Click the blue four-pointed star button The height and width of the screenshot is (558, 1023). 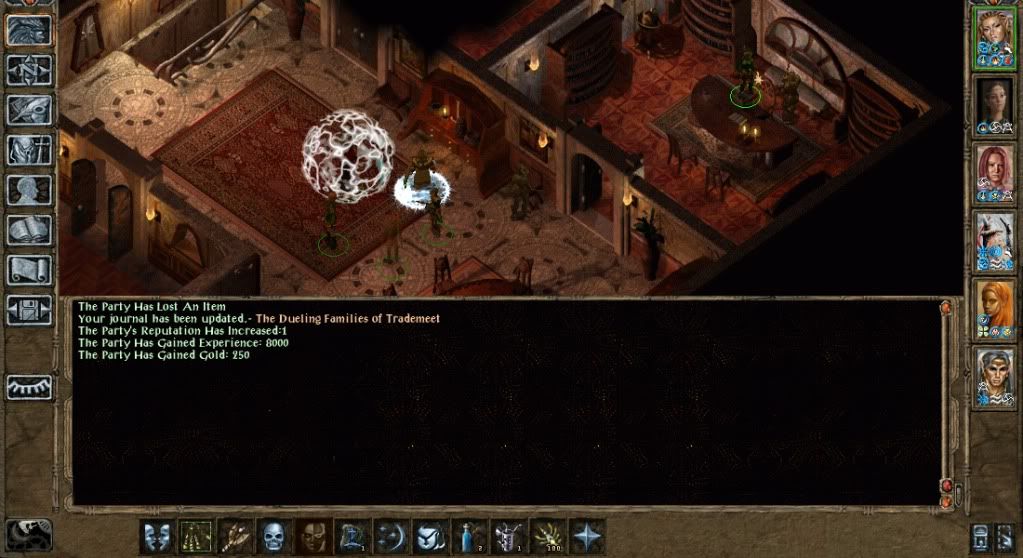click(x=586, y=536)
